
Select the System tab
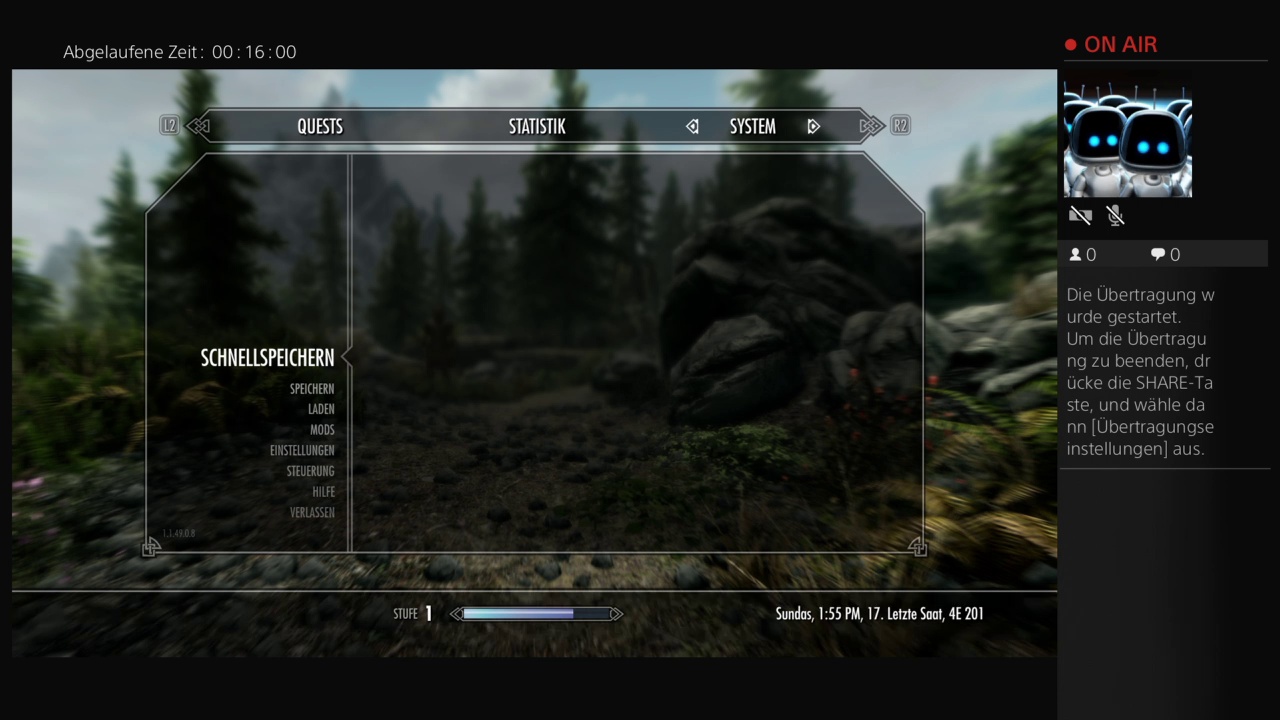click(x=752, y=127)
